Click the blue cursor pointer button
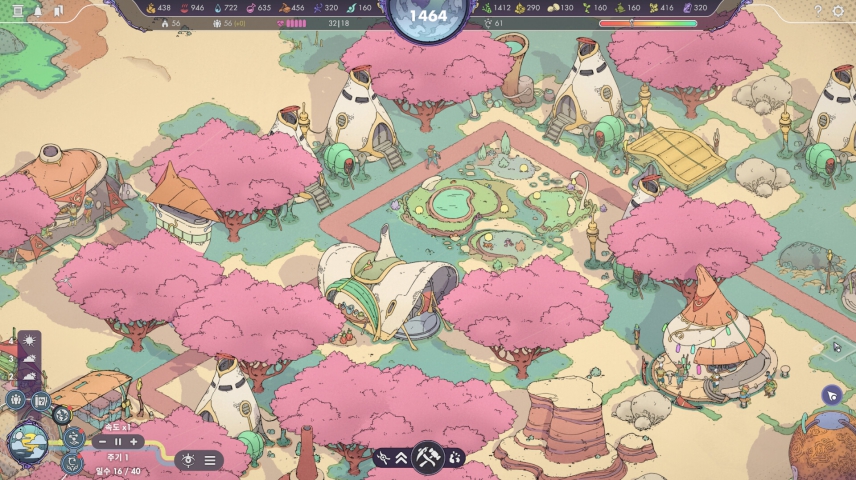 [x=831, y=396]
